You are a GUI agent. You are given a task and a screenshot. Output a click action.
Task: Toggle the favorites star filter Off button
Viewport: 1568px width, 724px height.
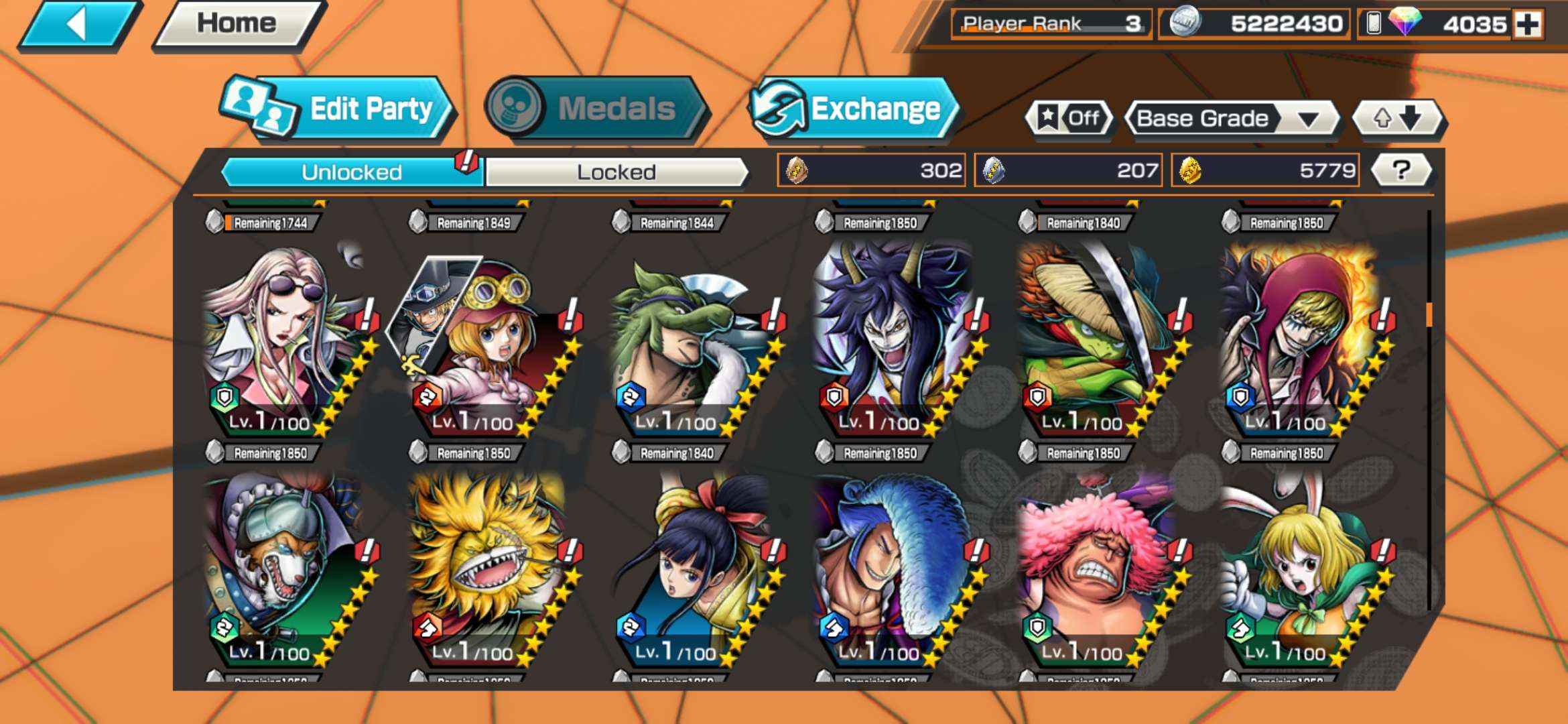tap(1069, 119)
